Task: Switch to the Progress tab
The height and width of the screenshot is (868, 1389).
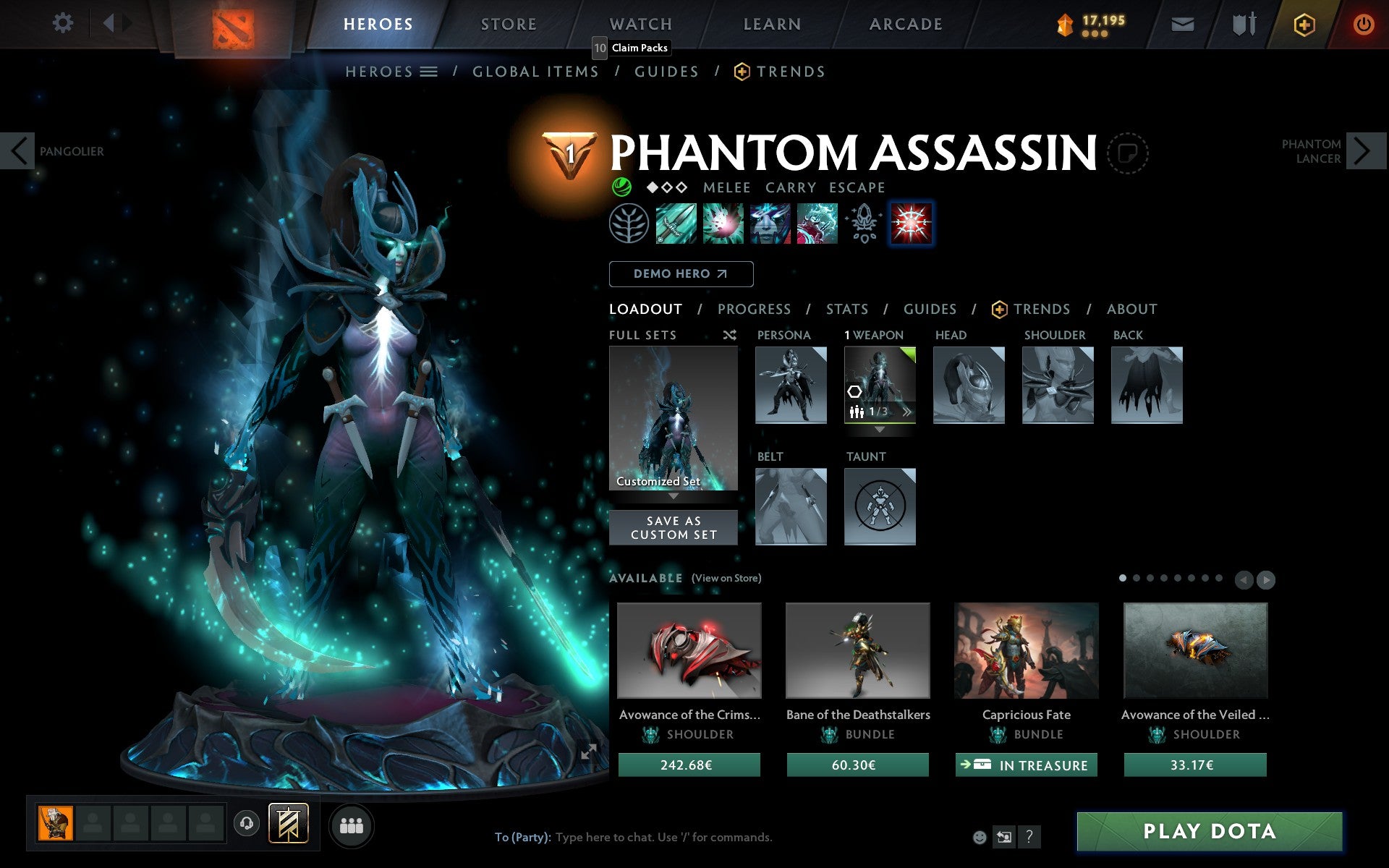Action: [754, 309]
